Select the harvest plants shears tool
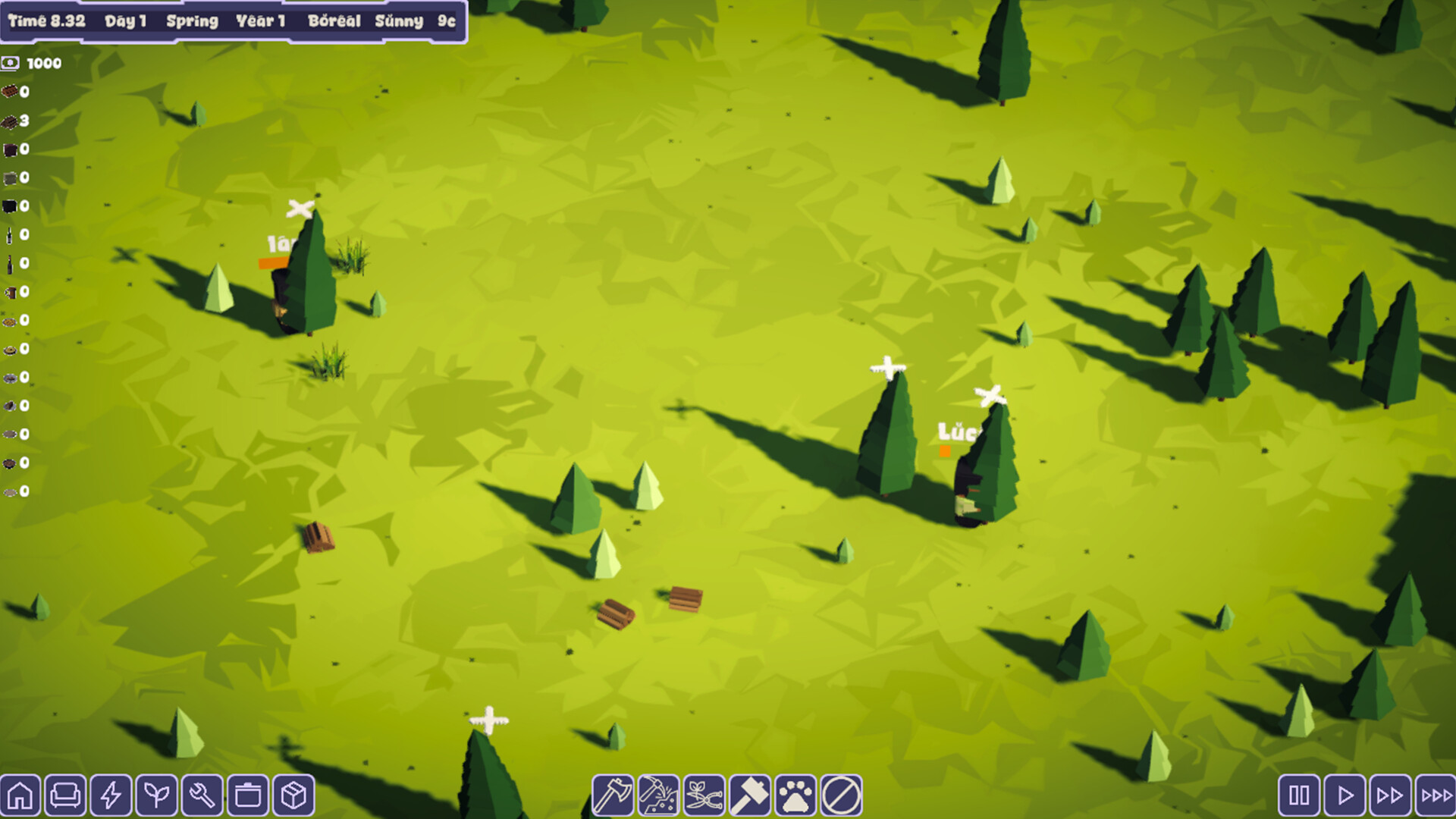1456x819 pixels. tap(703, 795)
